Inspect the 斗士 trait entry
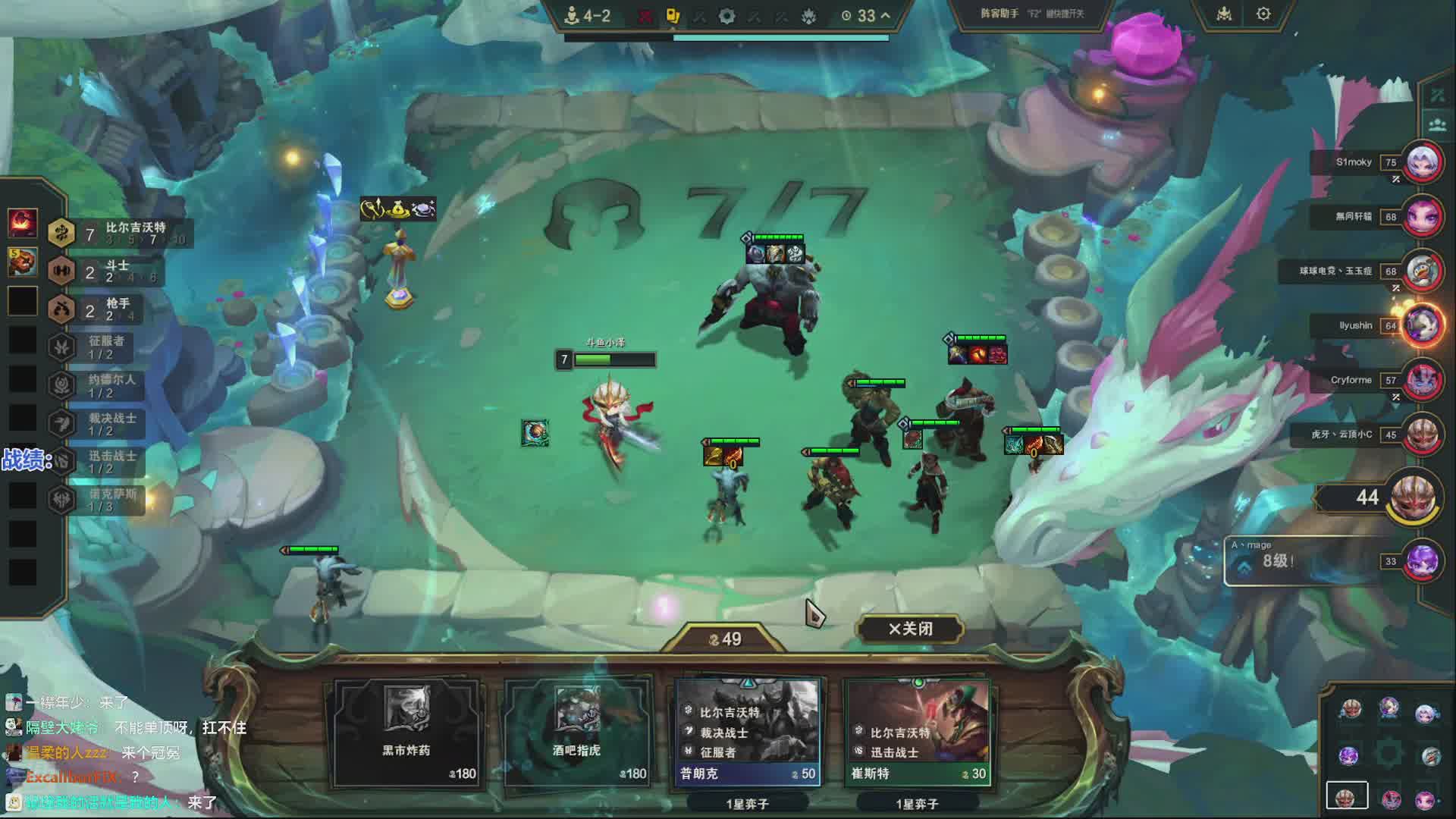This screenshot has width=1456, height=819. point(106,271)
